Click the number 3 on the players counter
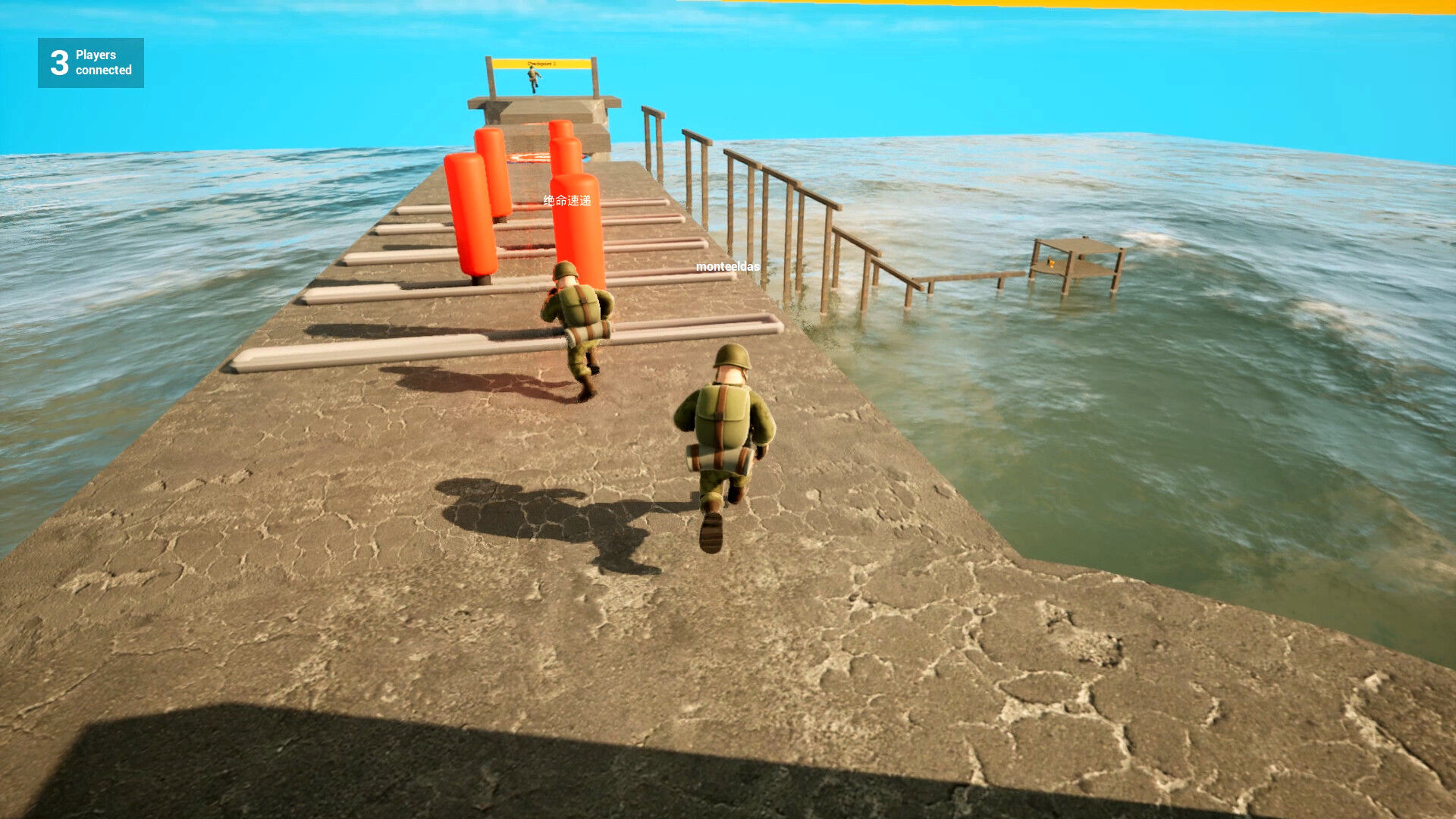Screen dimensions: 1456x819 58,62
